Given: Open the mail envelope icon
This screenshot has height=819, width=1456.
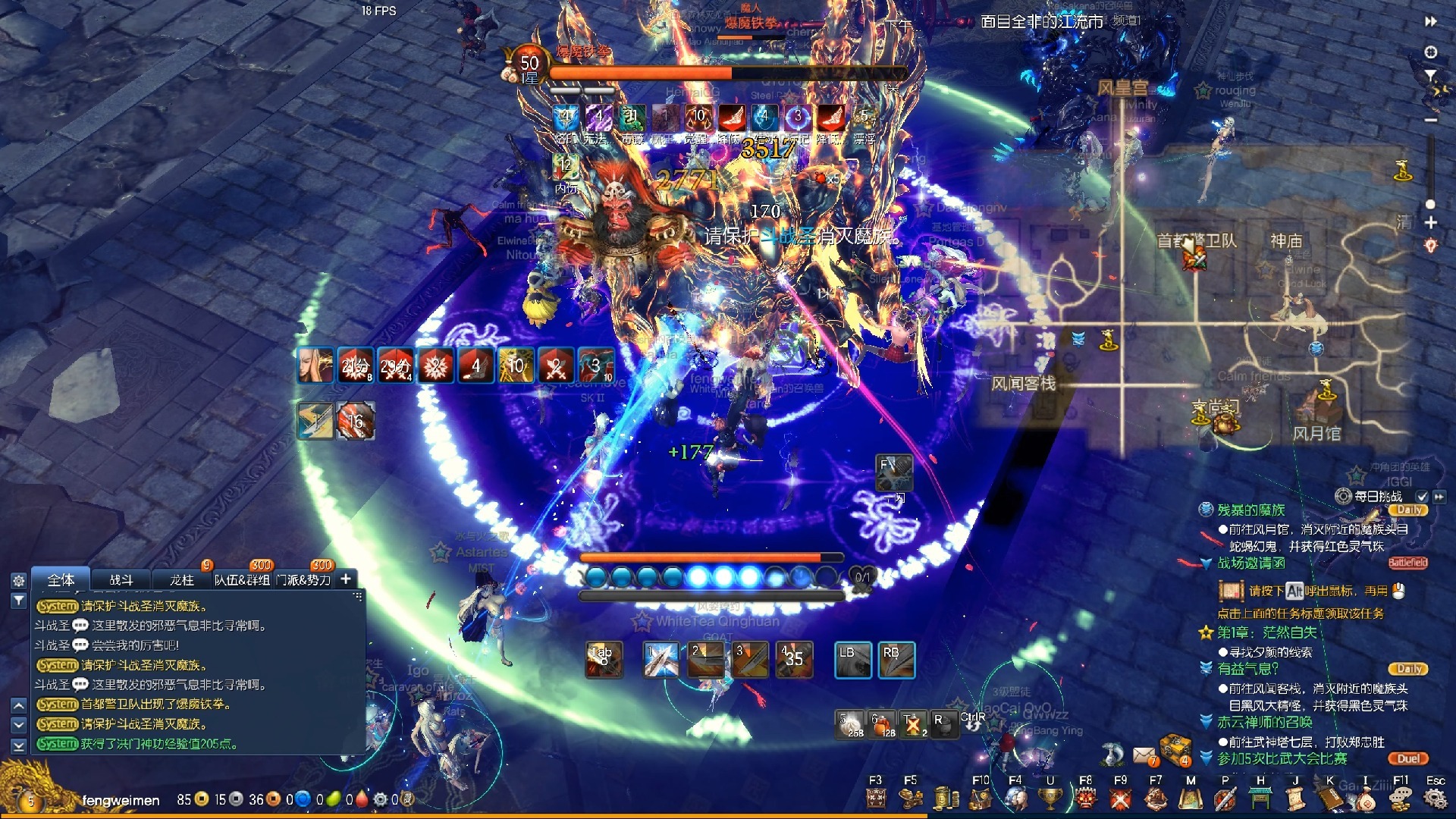Looking at the screenshot, I should (1144, 755).
